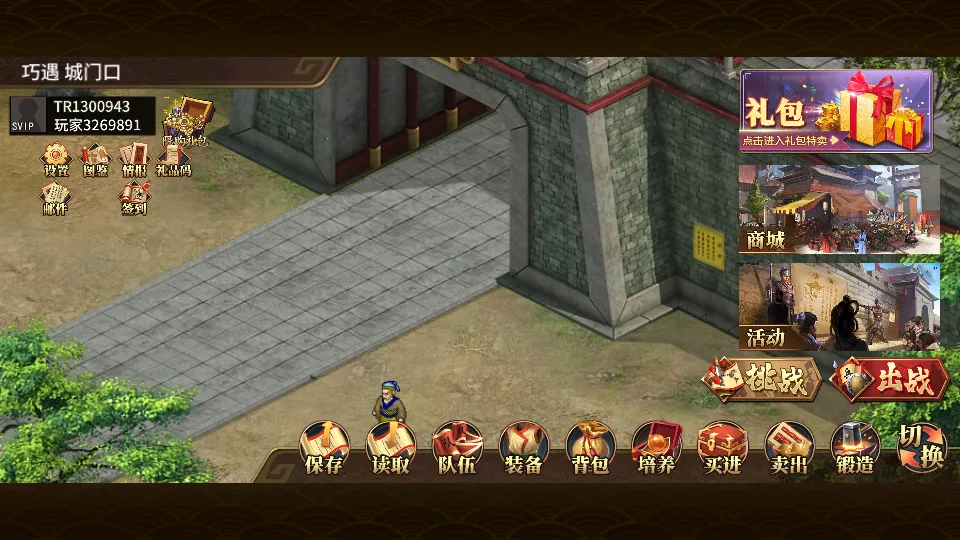Toggle the 切换 switch button
960x540 pixels.
click(x=920, y=446)
